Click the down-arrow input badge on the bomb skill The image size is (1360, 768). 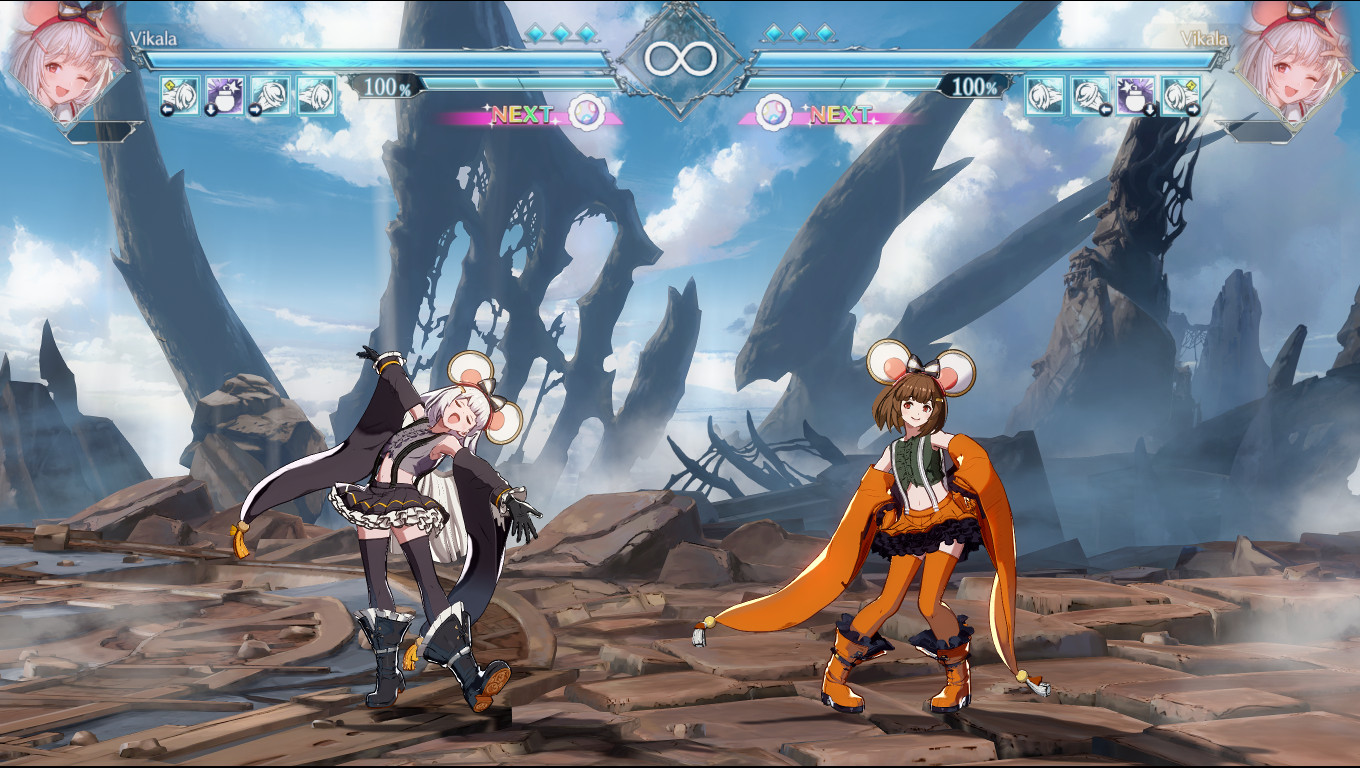click(211, 108)
